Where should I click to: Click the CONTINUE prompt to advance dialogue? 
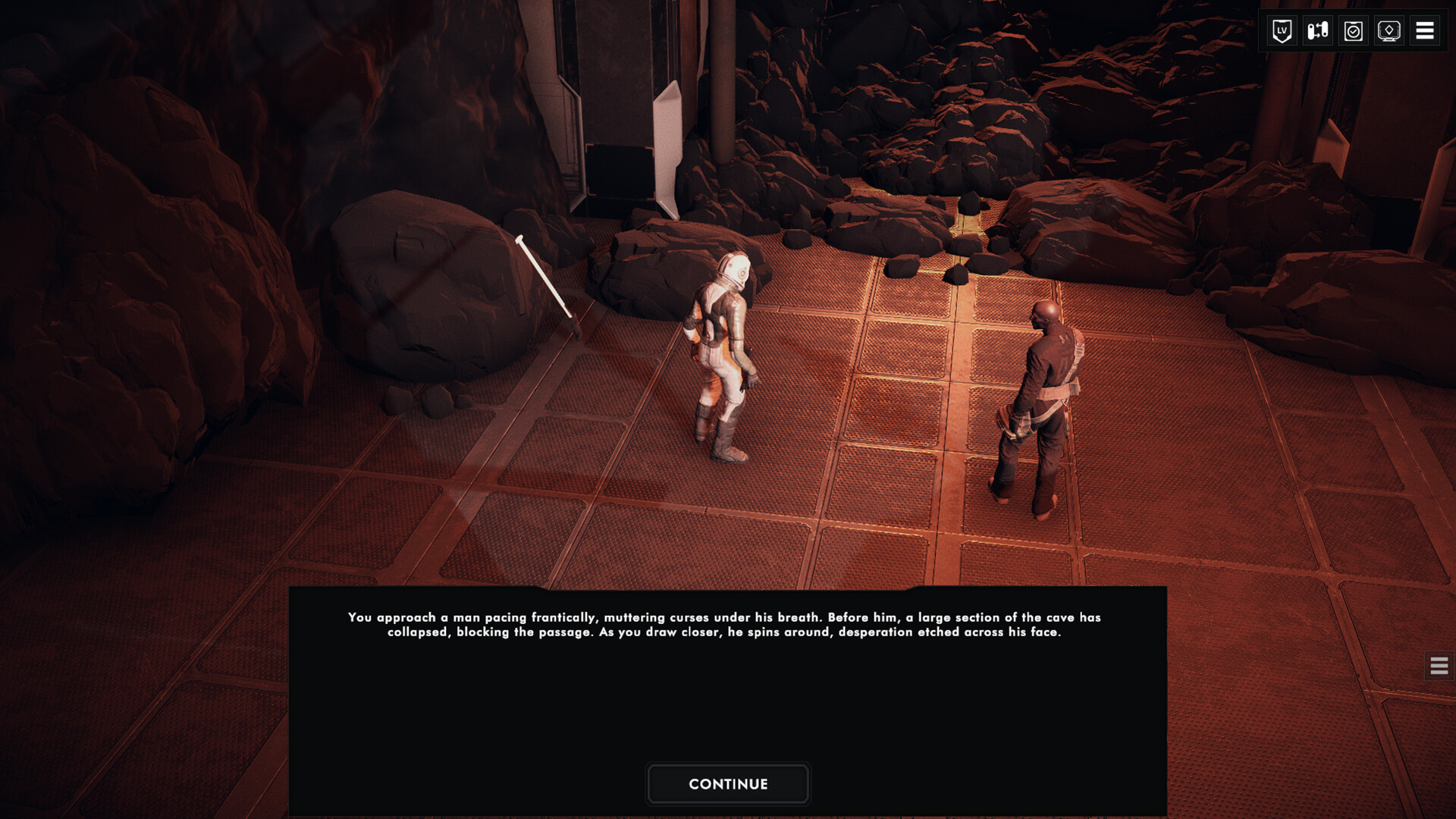pyautogui.click(x=727, y=783)
